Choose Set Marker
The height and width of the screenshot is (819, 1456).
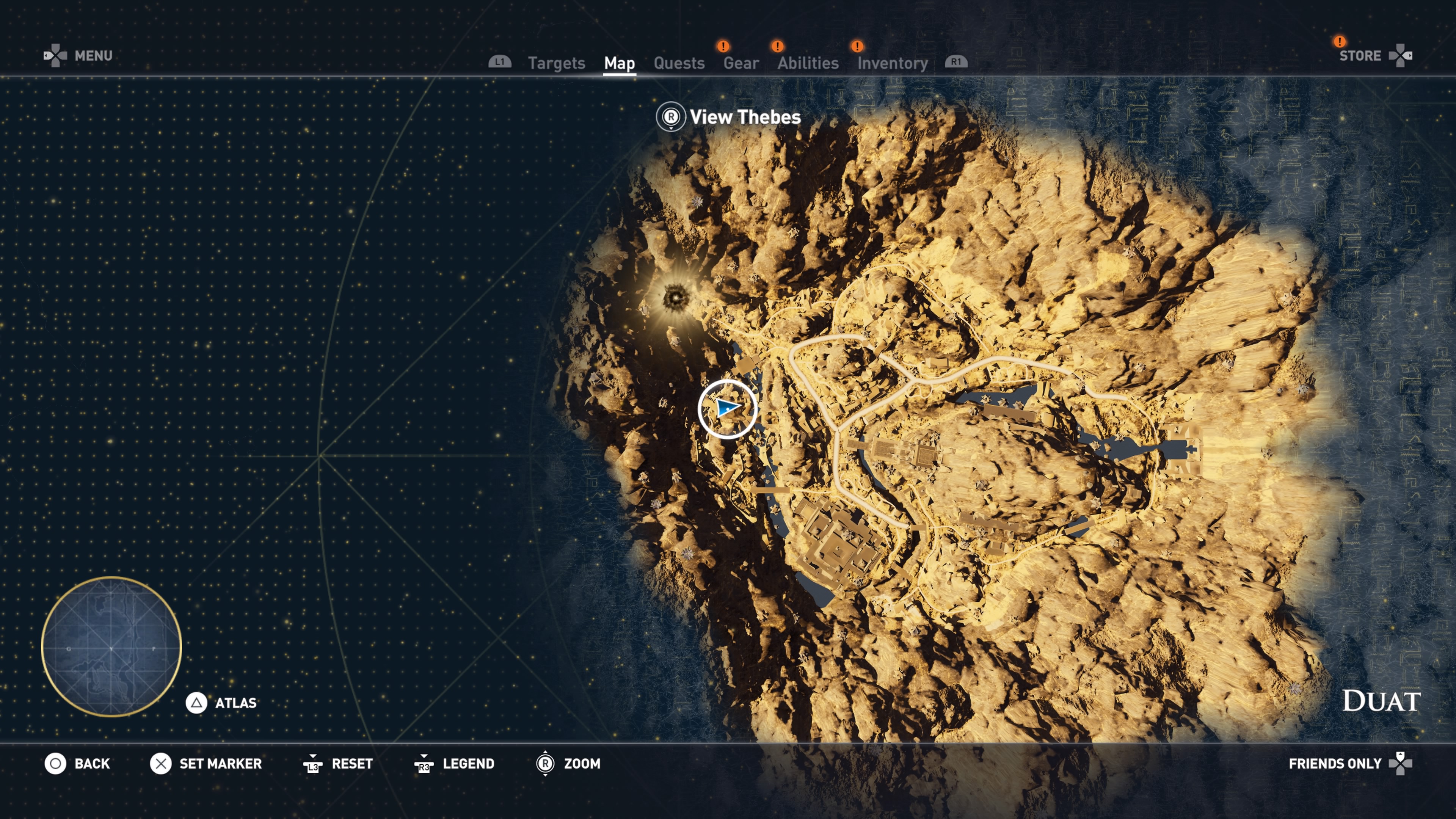click(x=206, y=764)
